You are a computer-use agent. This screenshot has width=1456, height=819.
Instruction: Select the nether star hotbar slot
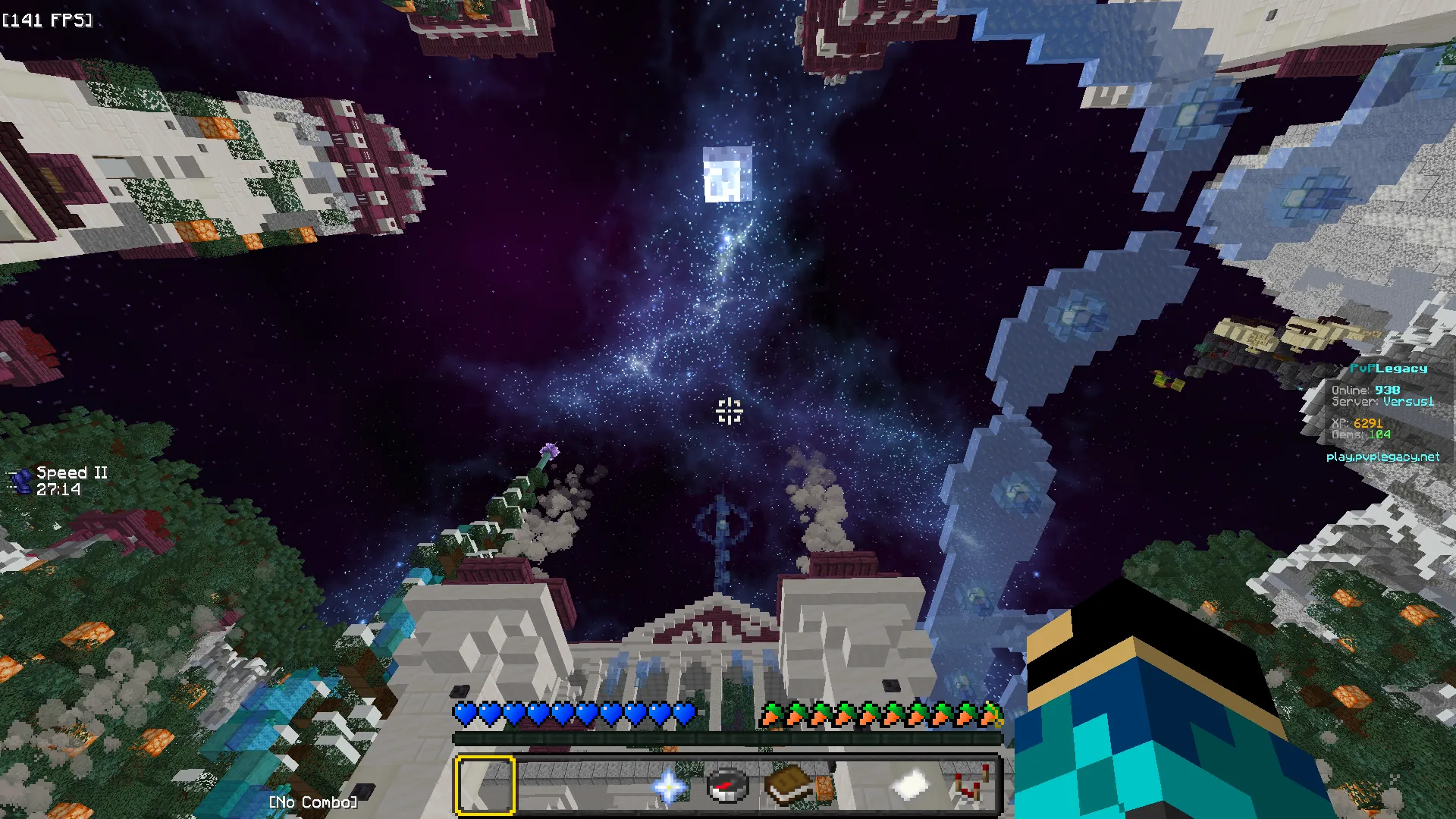tap(668, 786)
